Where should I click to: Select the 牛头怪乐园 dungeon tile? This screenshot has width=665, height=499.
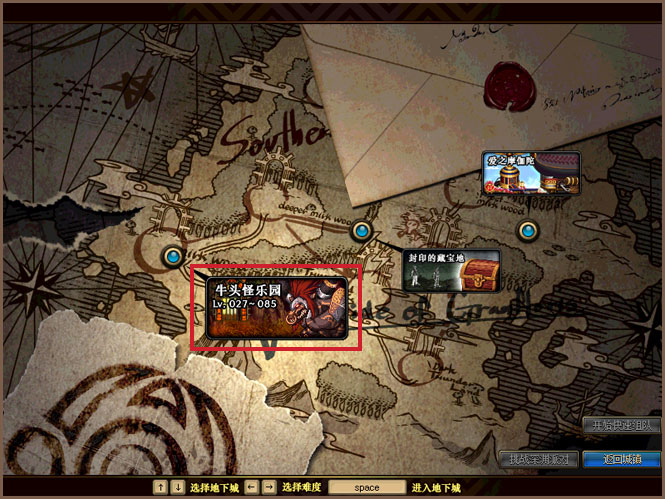click(276, 307)
